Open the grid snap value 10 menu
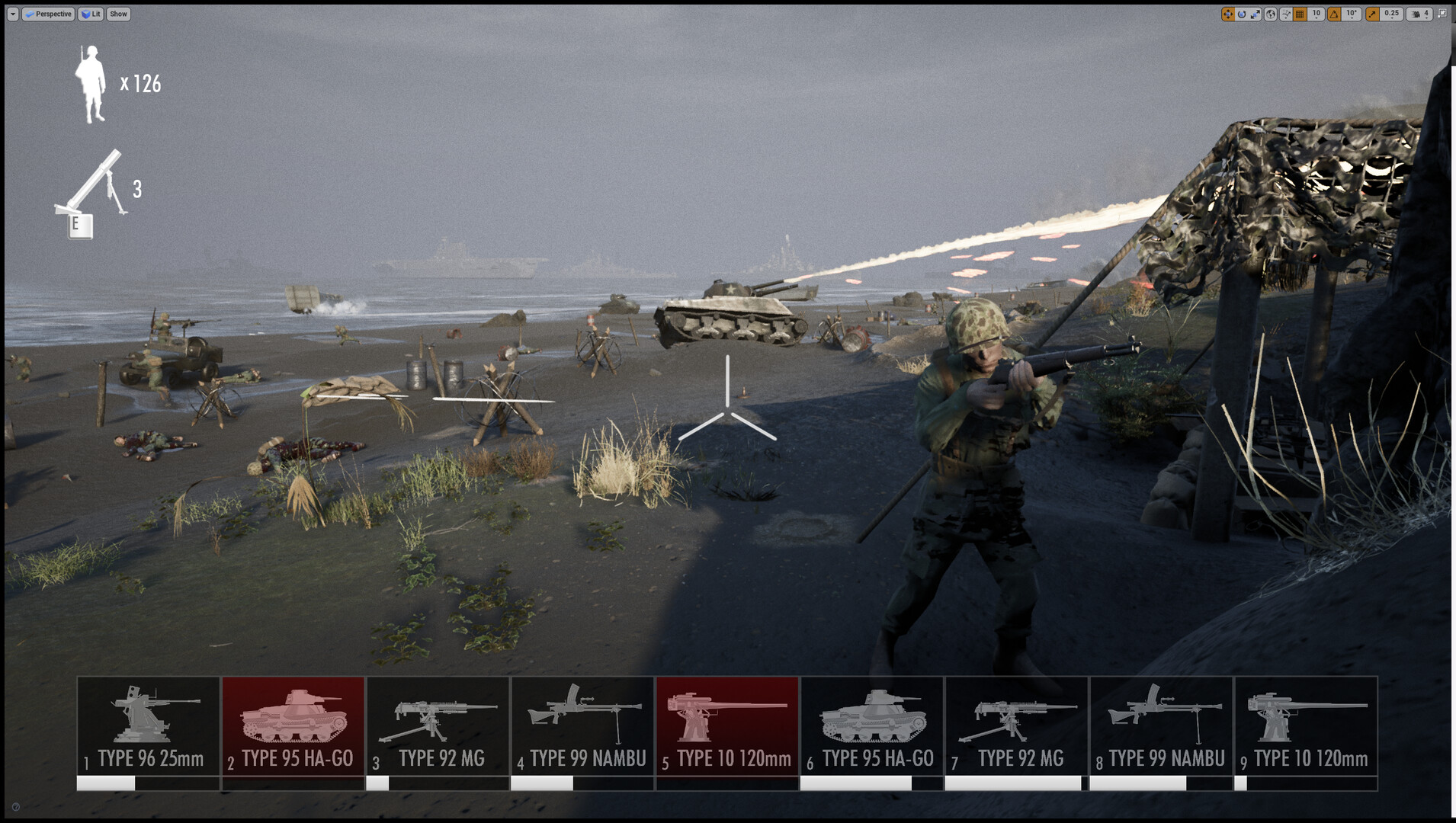 (1316, 14)
